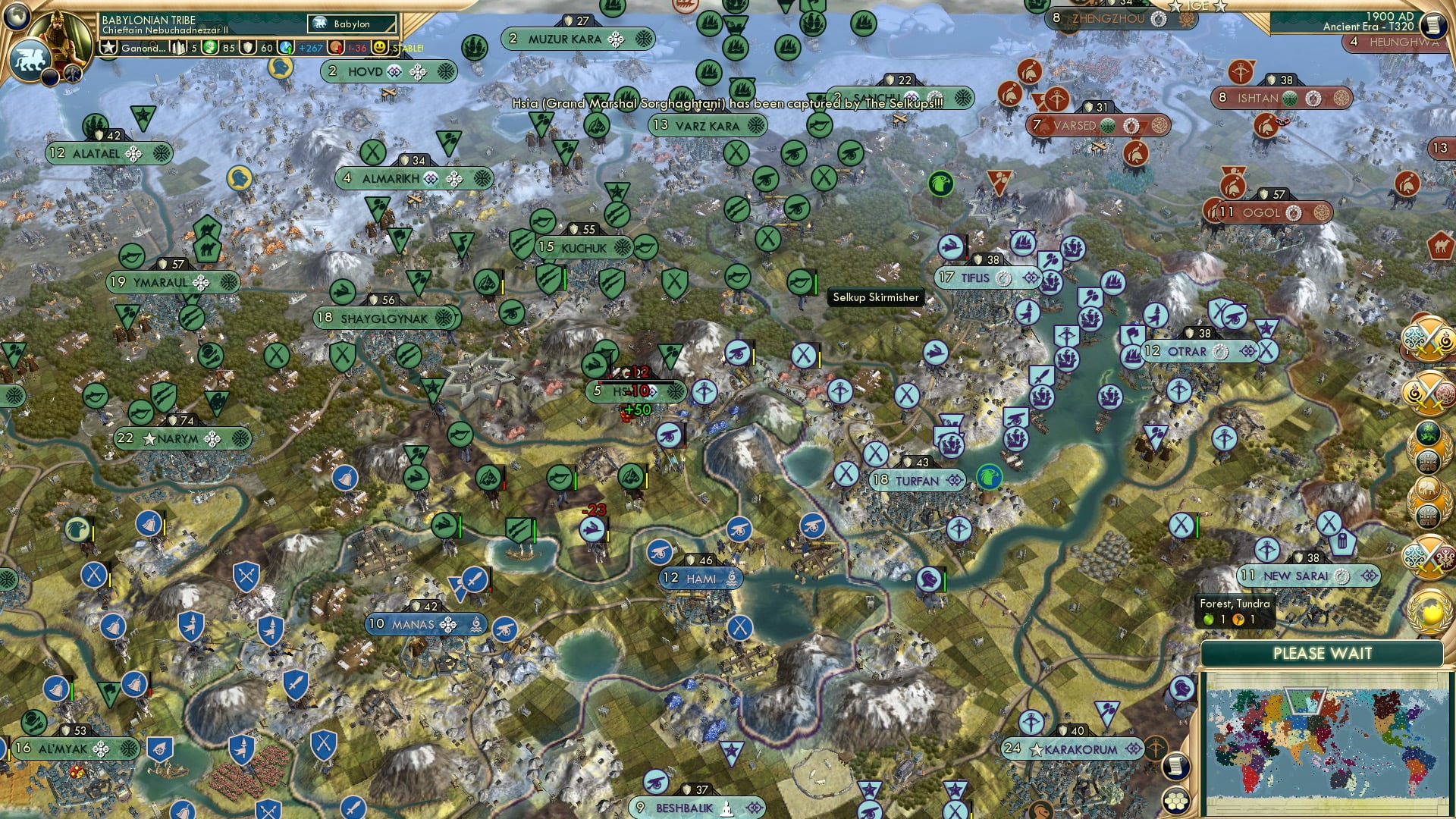Click the PLEASE WAIT banner
This screenshot has height=819, width=1456.
(x=1324, y=653)
